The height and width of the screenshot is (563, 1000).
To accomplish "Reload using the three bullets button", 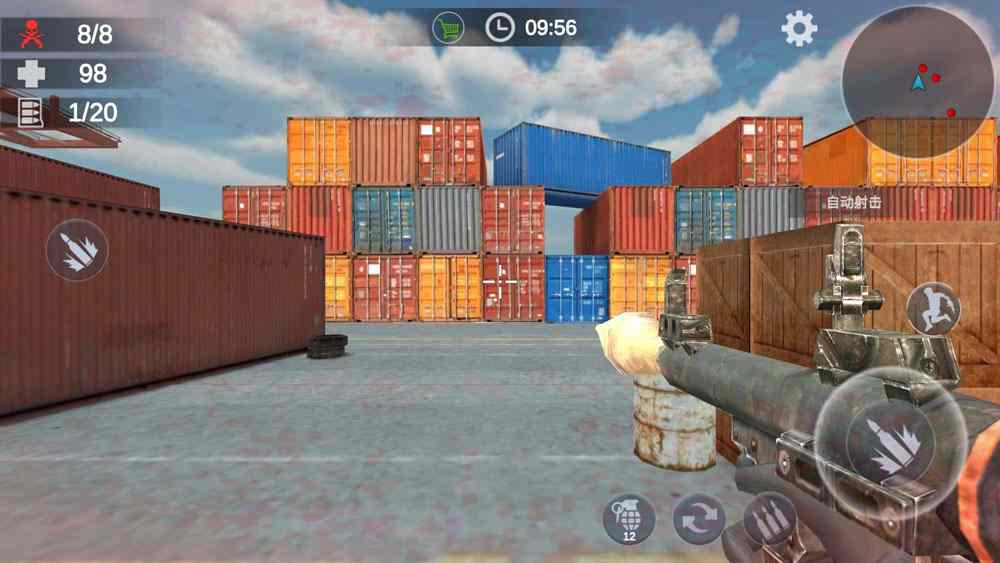I will 769,520.
